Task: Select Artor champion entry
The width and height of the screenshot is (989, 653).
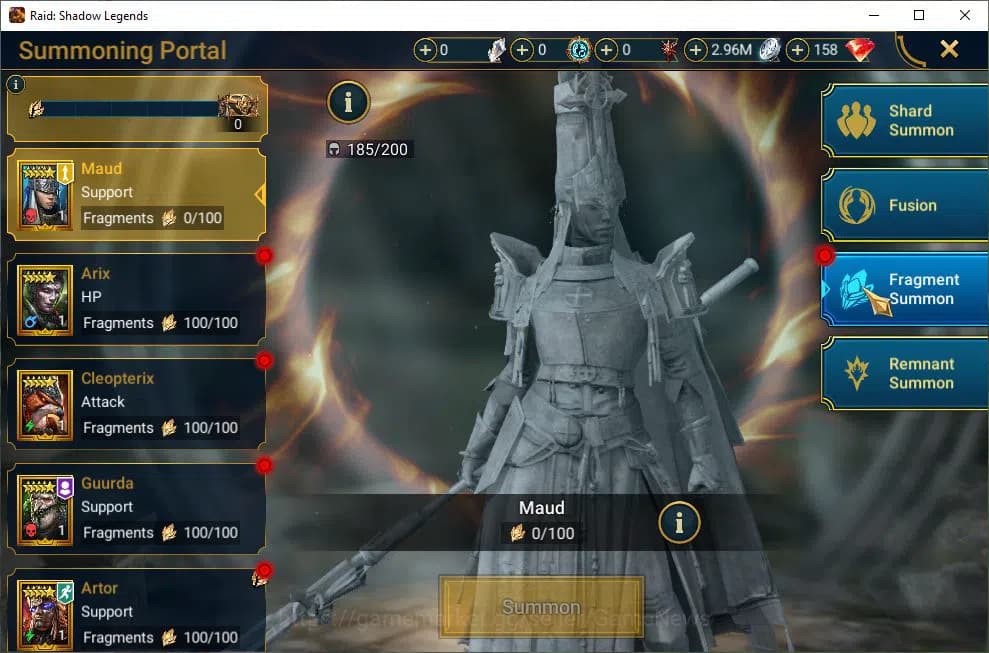Action: click(x=137, y=612)
